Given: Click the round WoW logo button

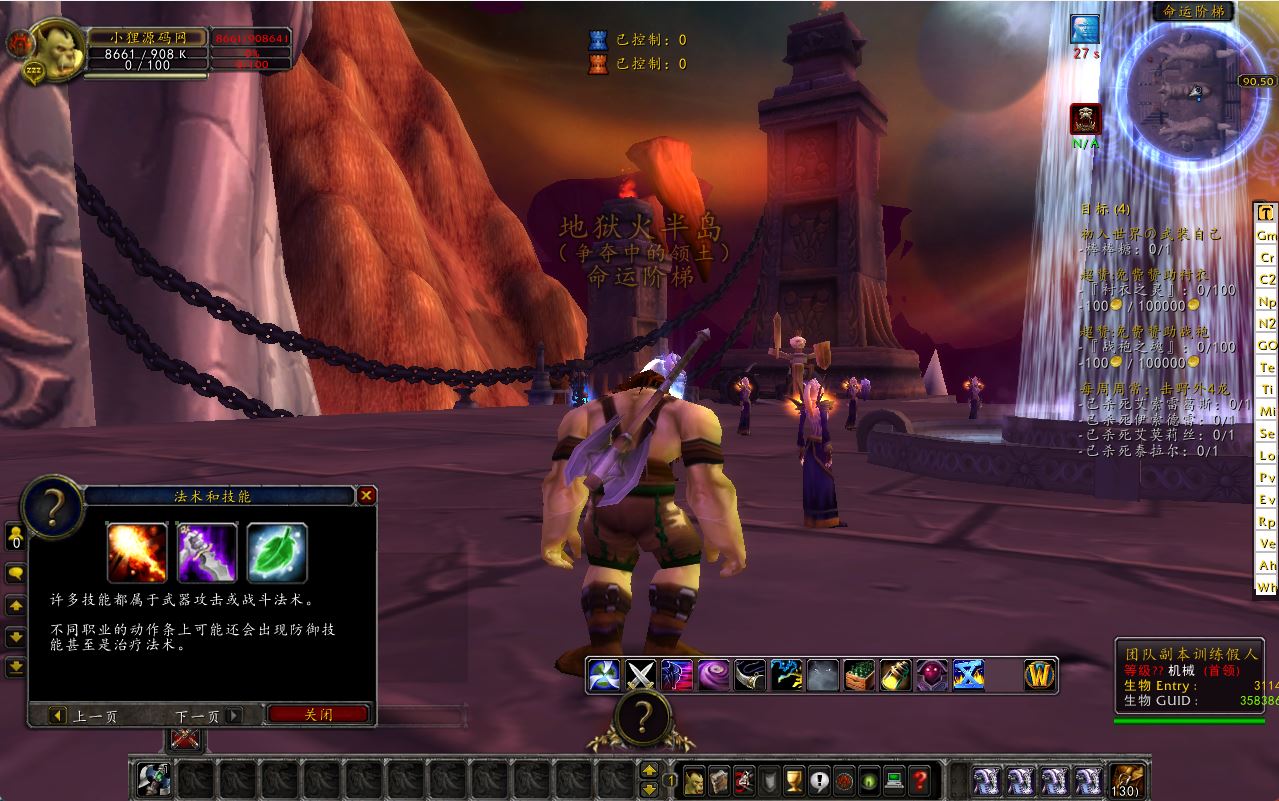Looking at the screenshot, I should (1041, 675).
